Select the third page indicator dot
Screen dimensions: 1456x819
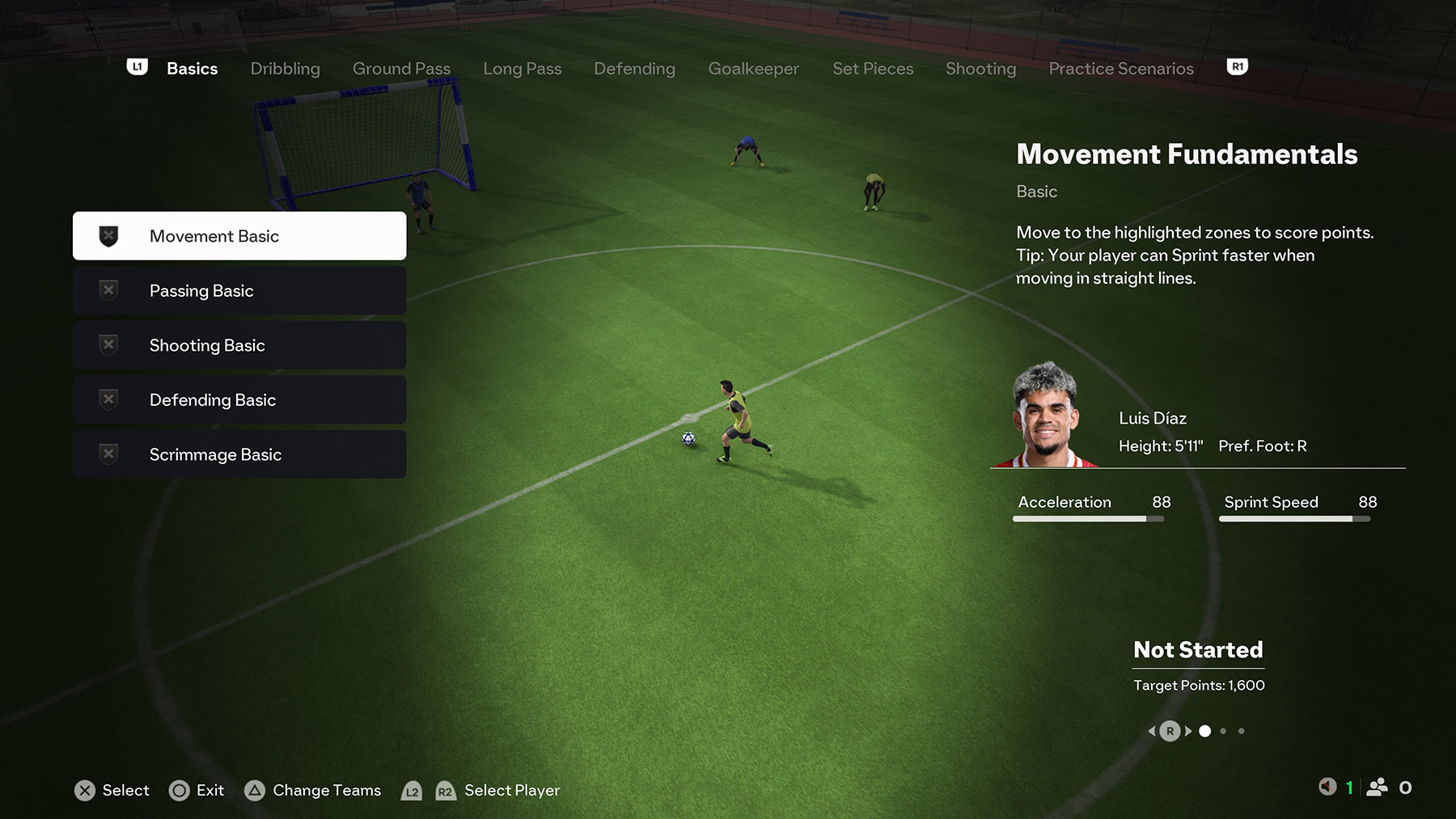tap(1242, 731)
